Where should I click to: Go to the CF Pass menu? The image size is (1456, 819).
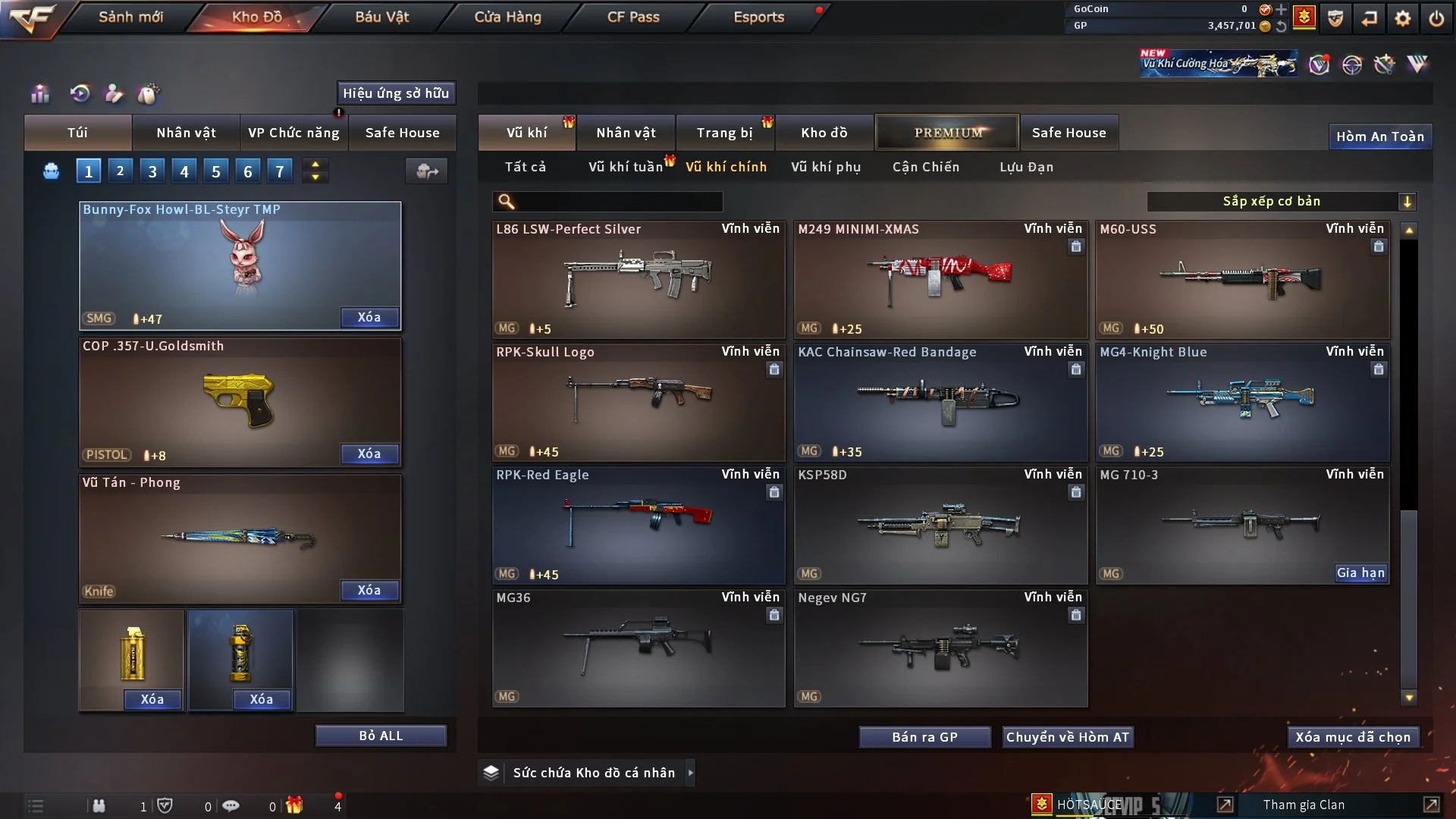[x=633, y=17]
